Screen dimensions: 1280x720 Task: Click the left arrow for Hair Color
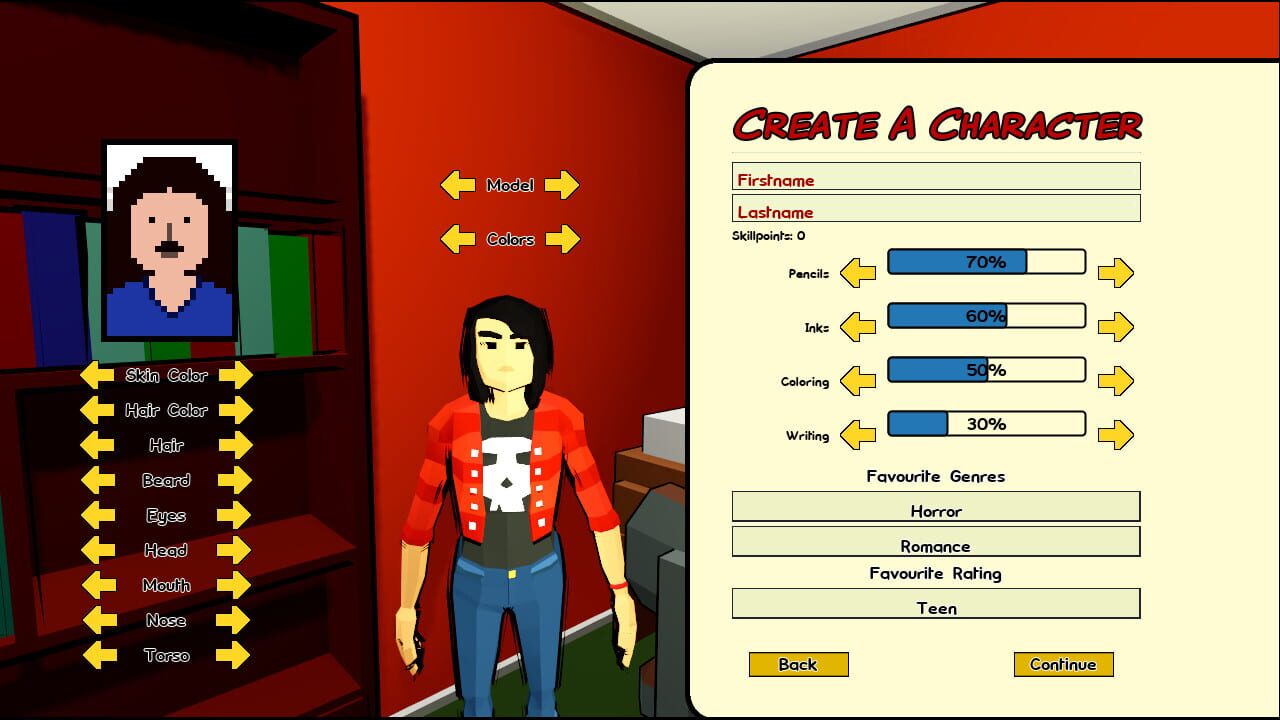pos(95,410)
